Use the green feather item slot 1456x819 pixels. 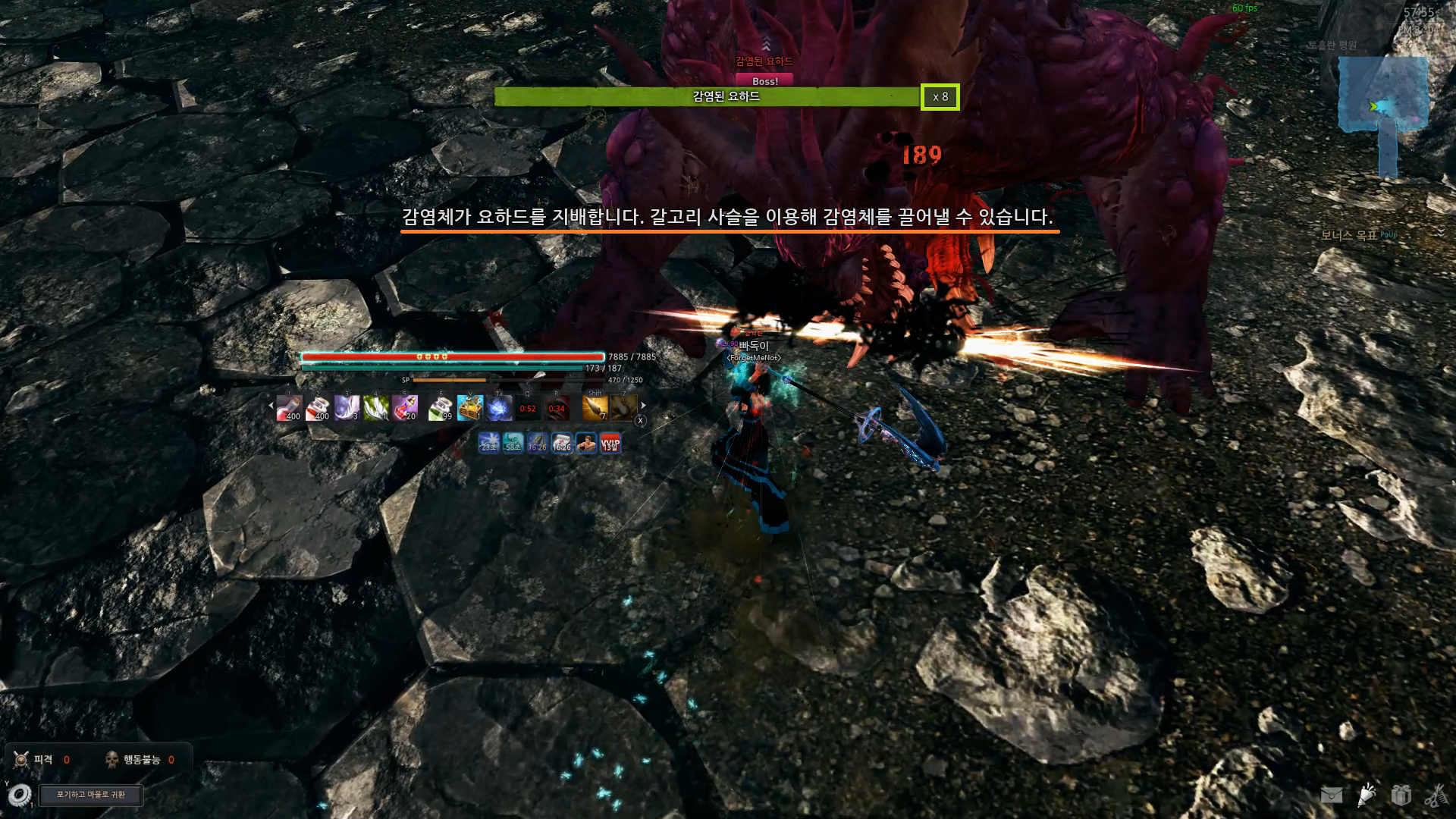[375, 408]
